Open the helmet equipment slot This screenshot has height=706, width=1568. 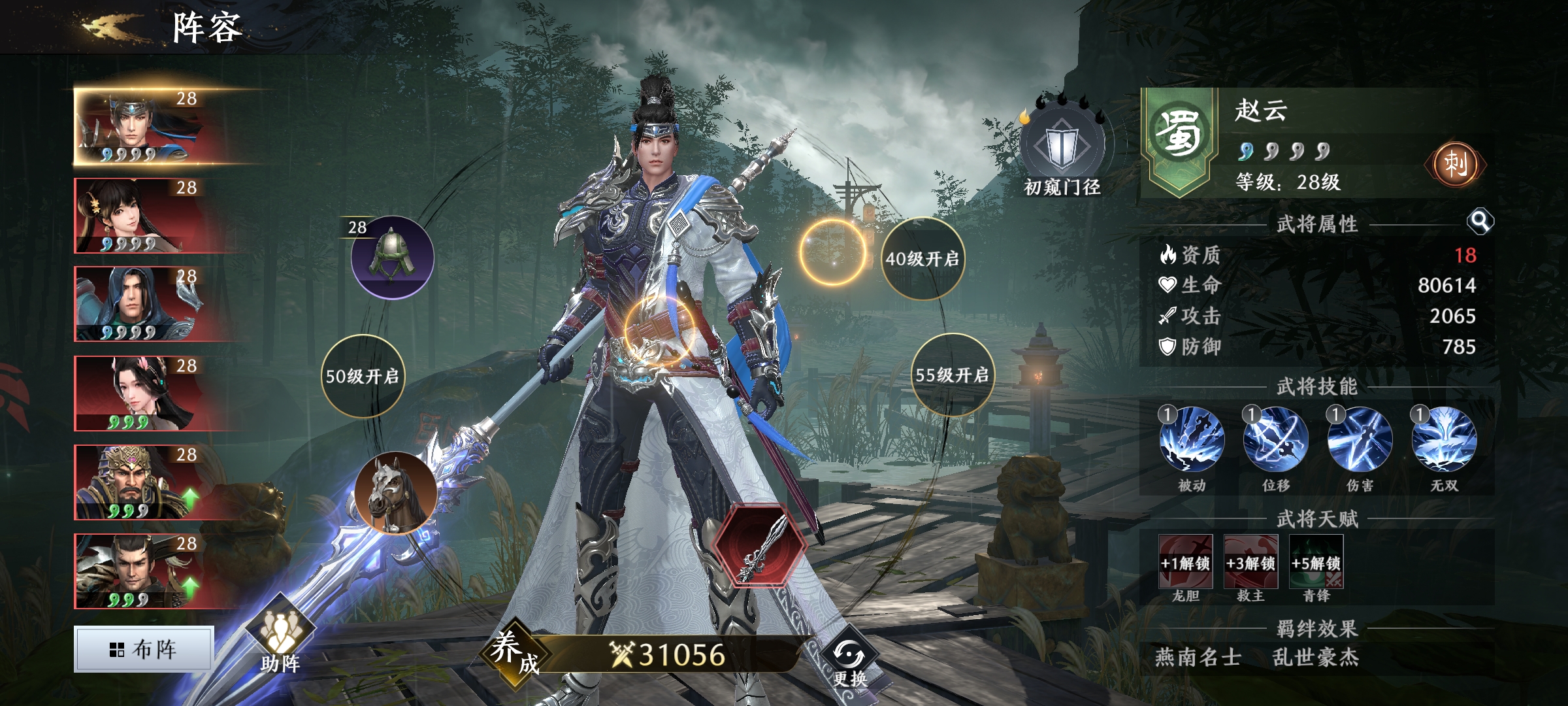392,258
